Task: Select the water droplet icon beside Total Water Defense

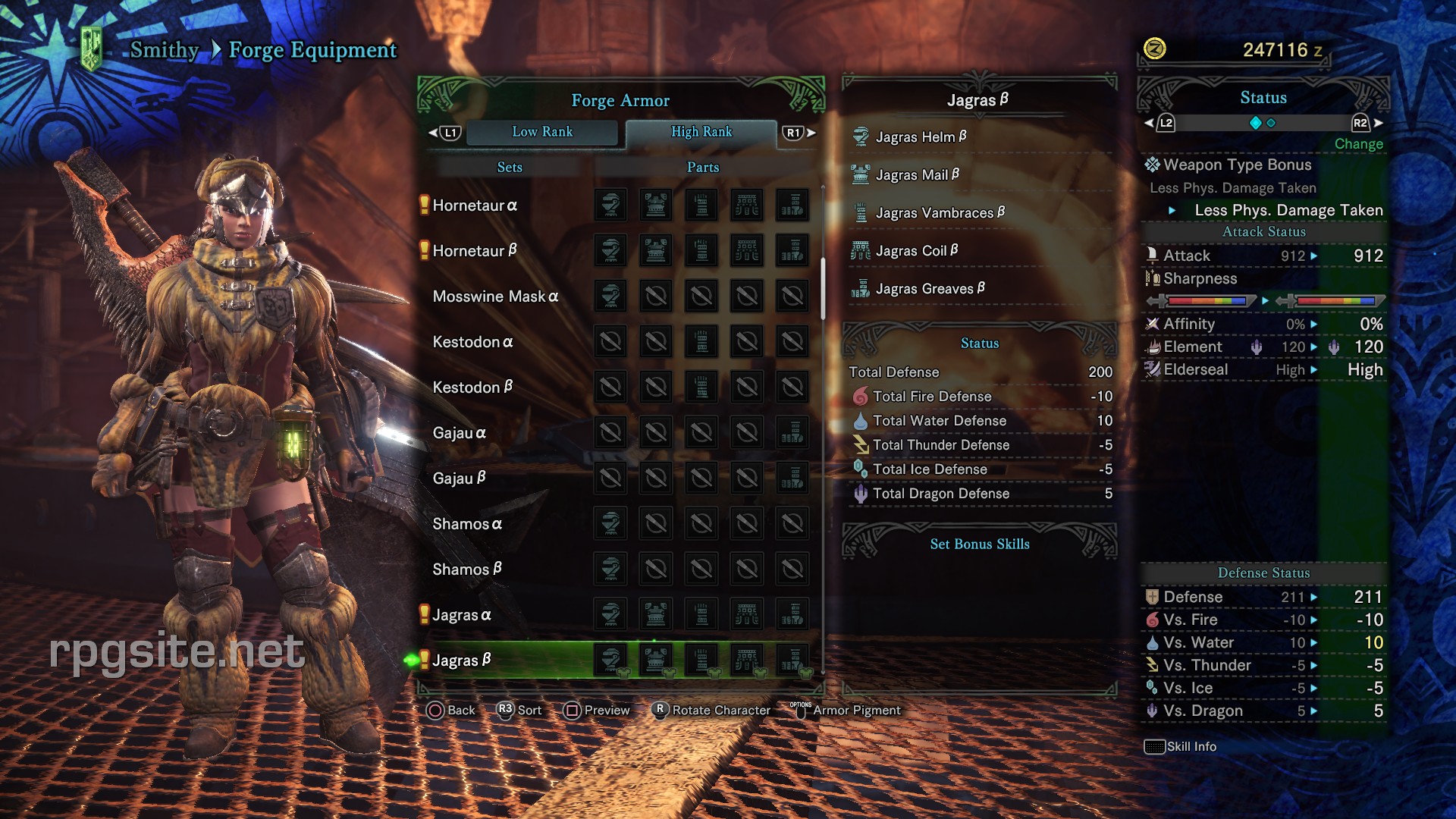Action: pyautogui.click(x=861, y=420)
